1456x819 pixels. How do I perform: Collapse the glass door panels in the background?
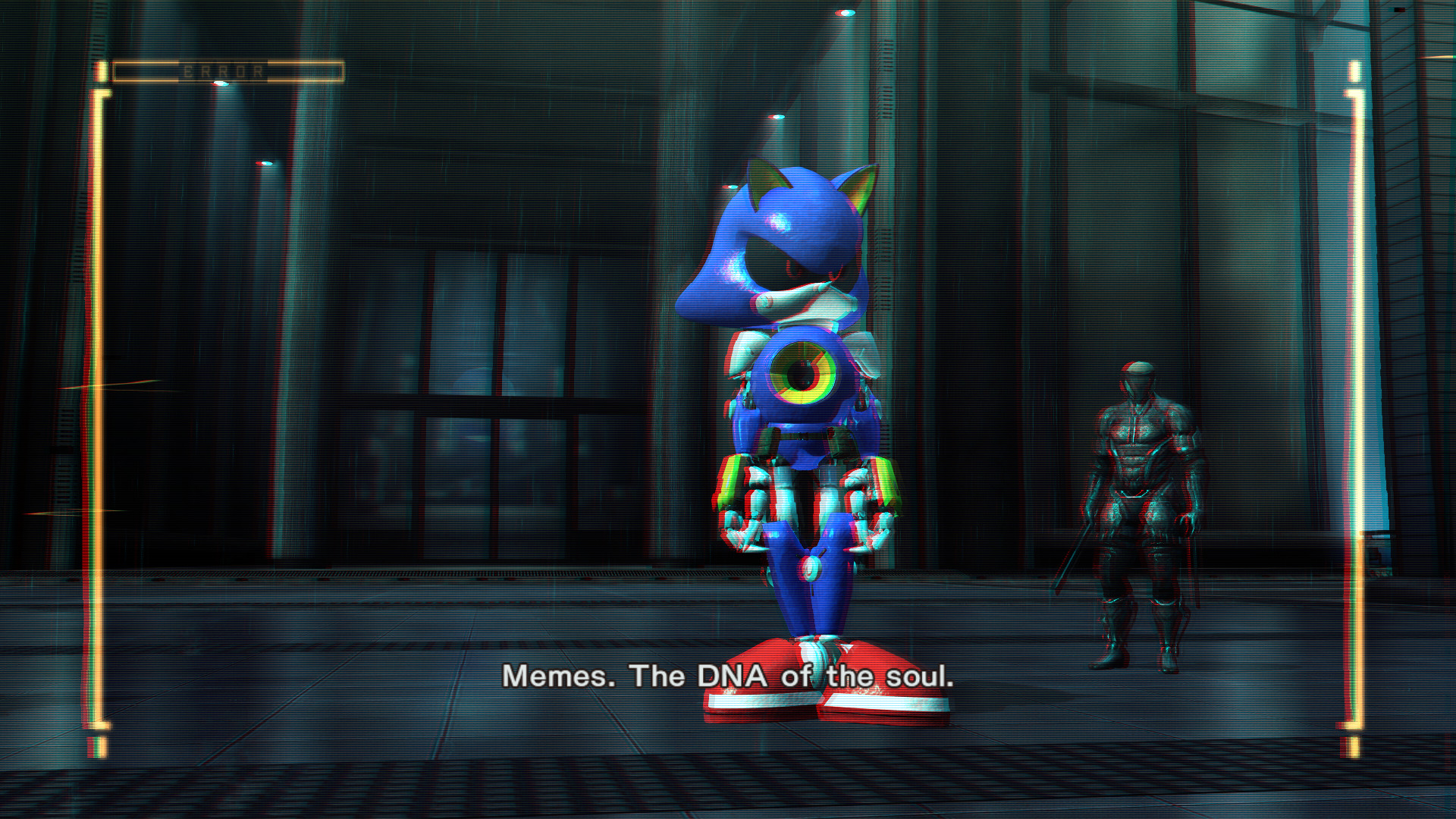[x=493, y=364]
